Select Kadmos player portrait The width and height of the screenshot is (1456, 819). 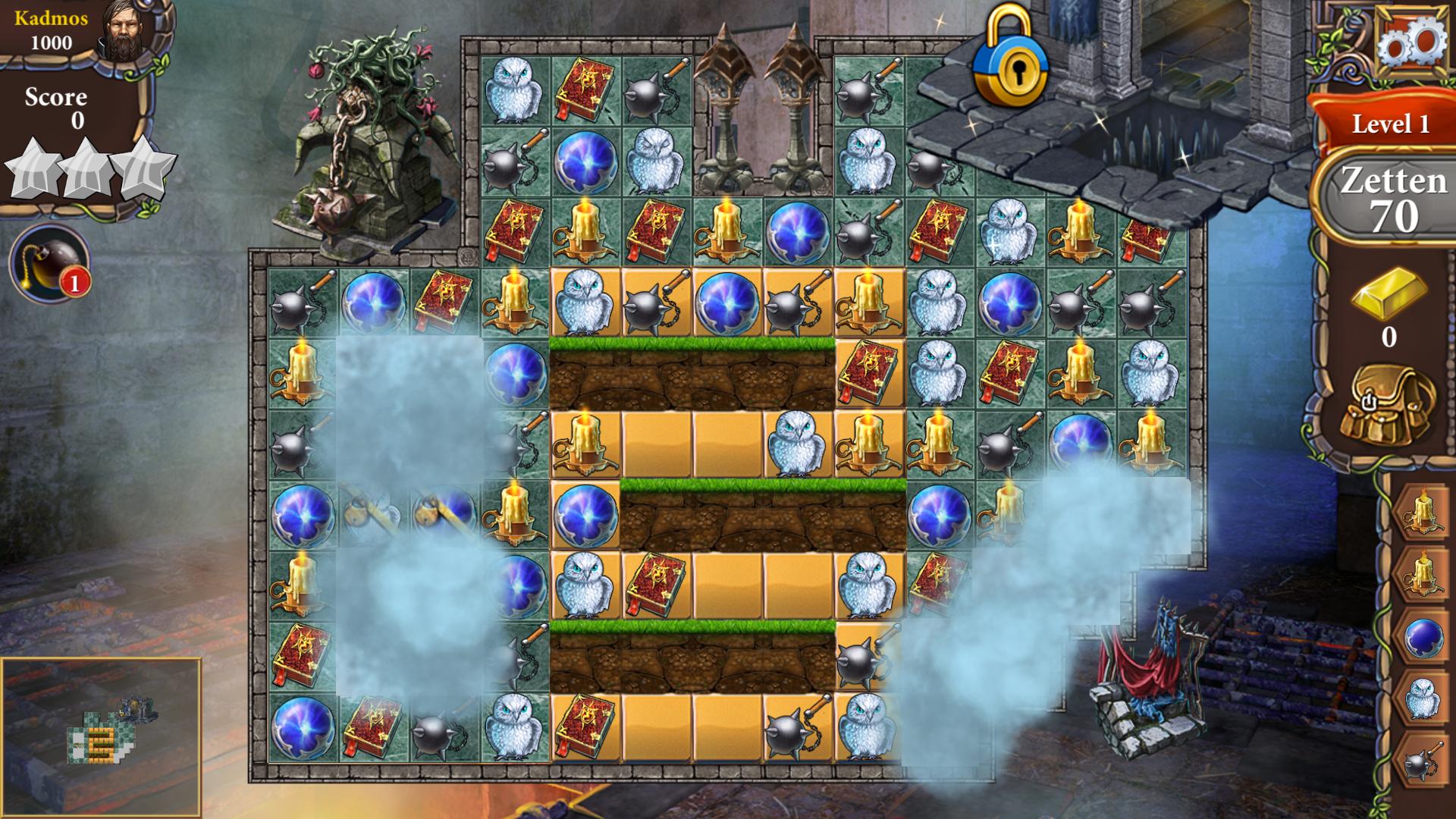[x=127, y=32]
